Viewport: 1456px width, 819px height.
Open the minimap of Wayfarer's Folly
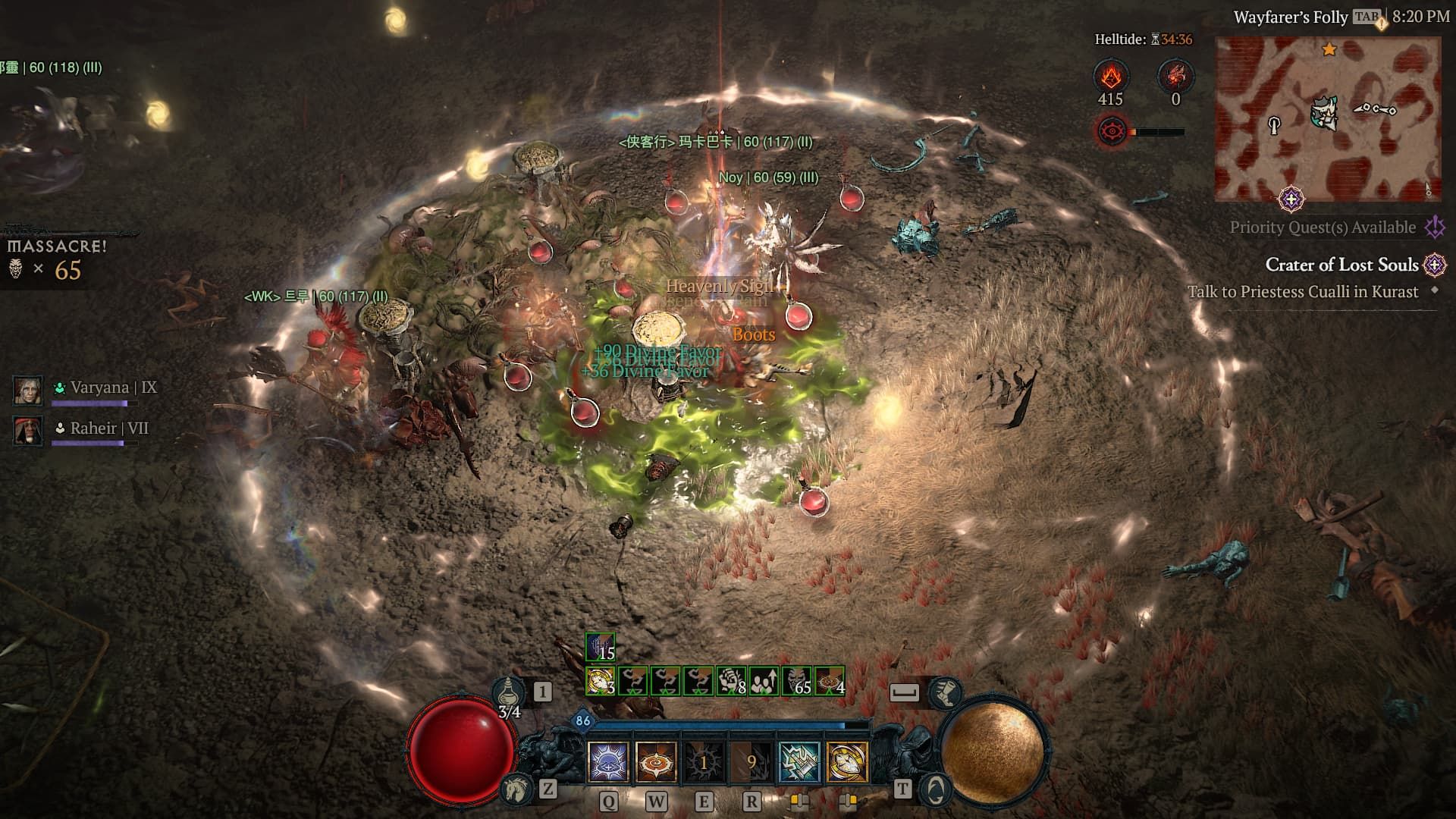pos(1327,119)
